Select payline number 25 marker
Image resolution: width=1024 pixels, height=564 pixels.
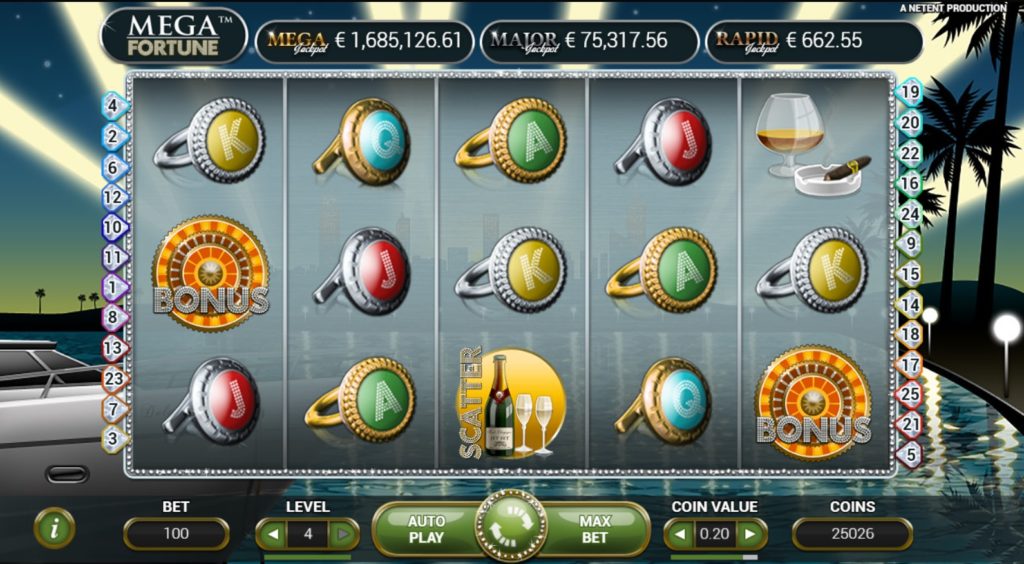point(910,395)
